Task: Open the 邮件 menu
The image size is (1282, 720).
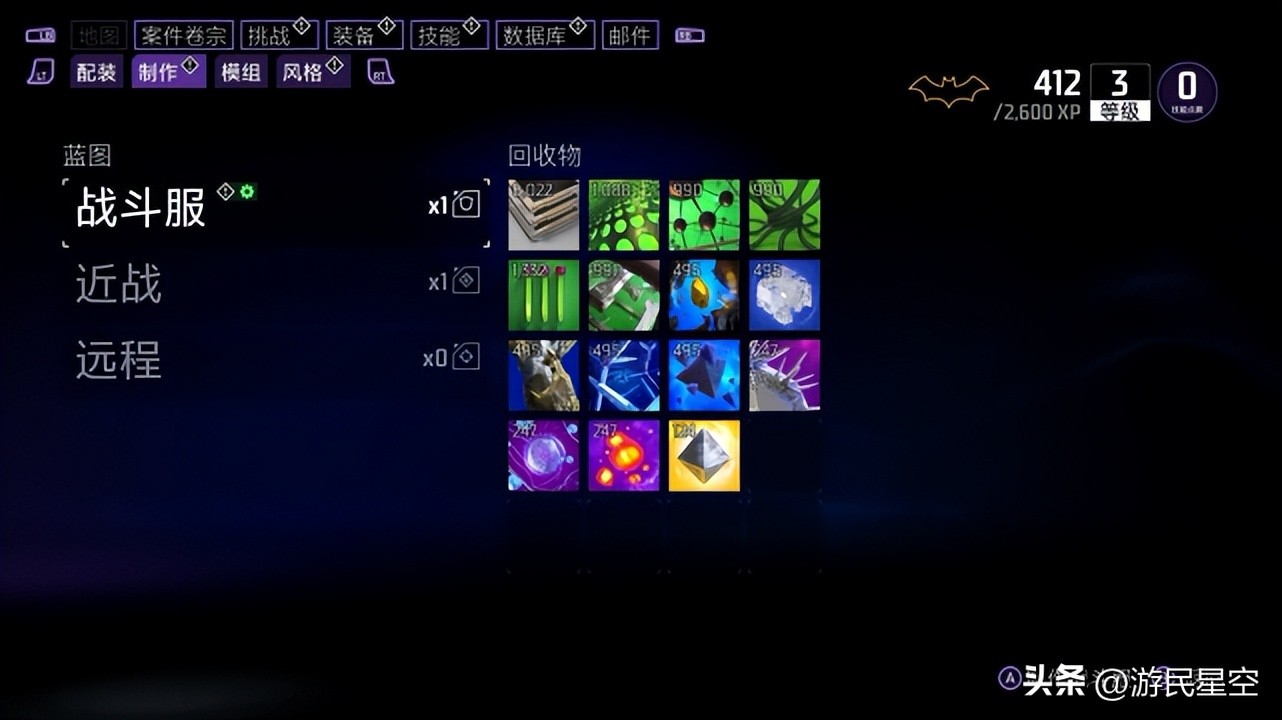Action: [629, 34]
